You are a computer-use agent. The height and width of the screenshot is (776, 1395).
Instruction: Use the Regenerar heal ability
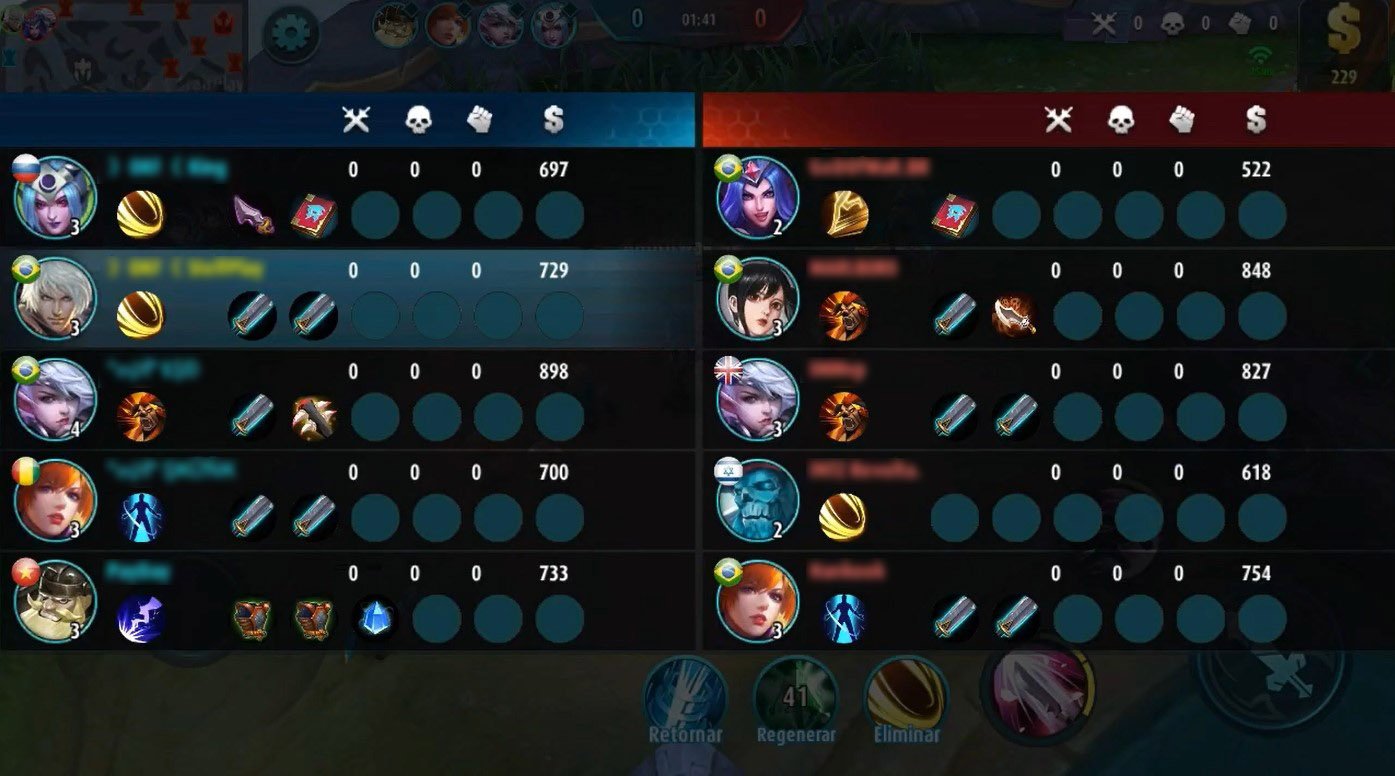[x=795, y=696]
